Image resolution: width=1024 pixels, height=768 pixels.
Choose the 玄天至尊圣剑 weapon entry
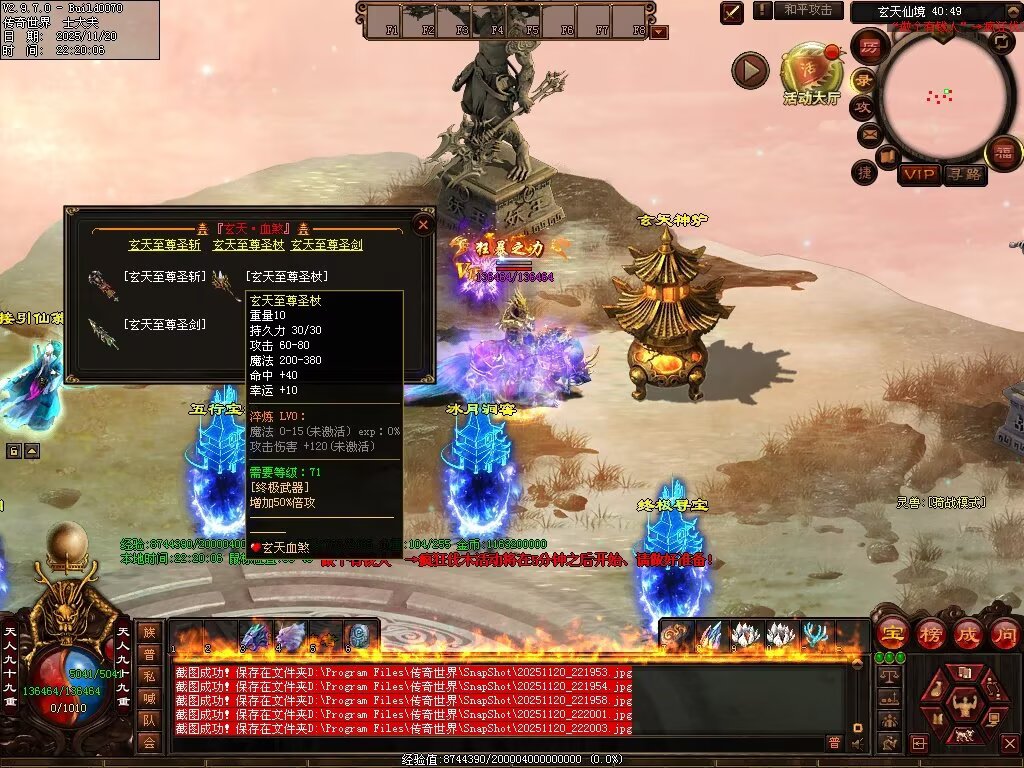click(x=164, y=324)
